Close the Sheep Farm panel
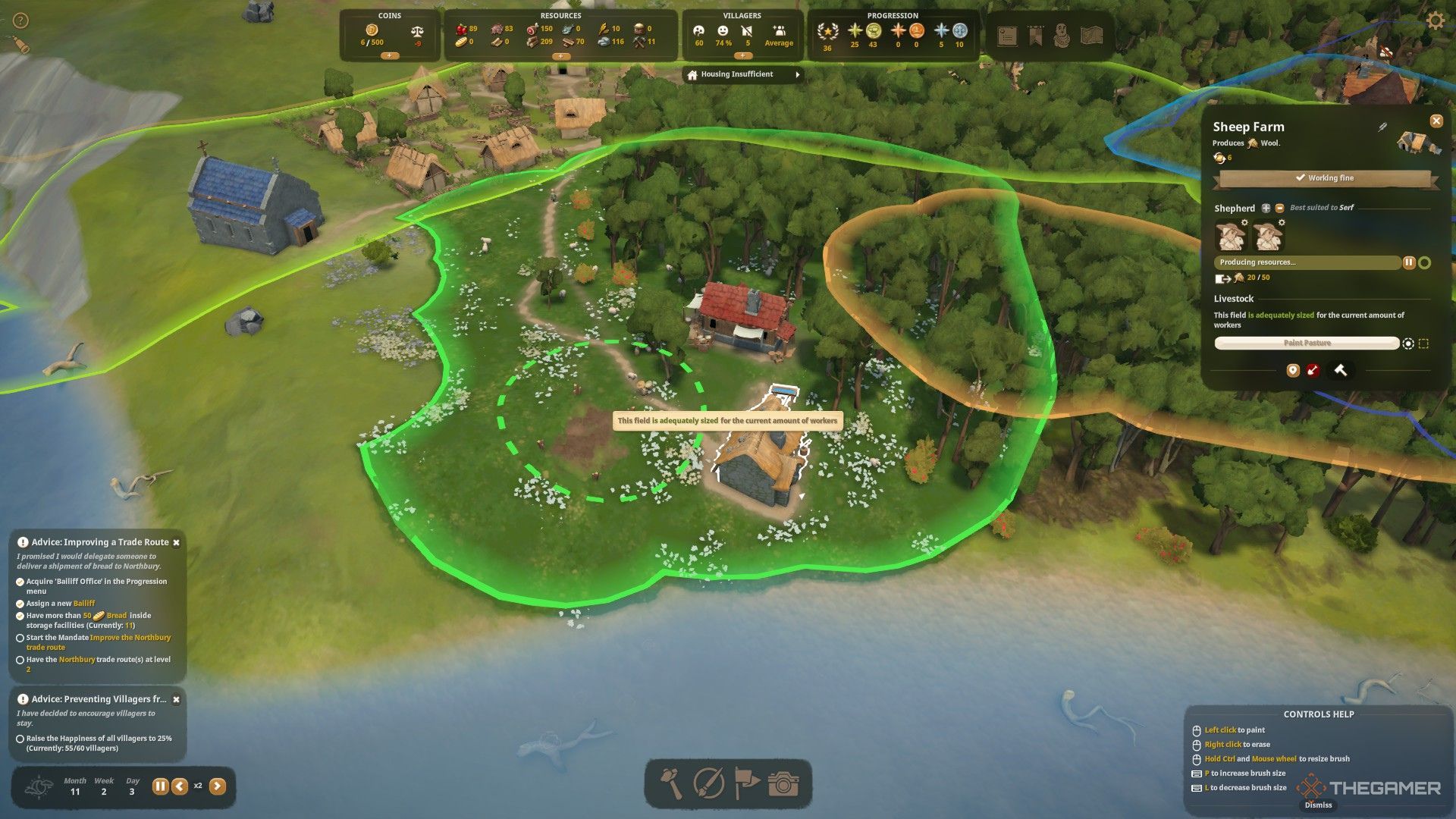Screen dimensions: 1456x819 tap(1436, 121)
